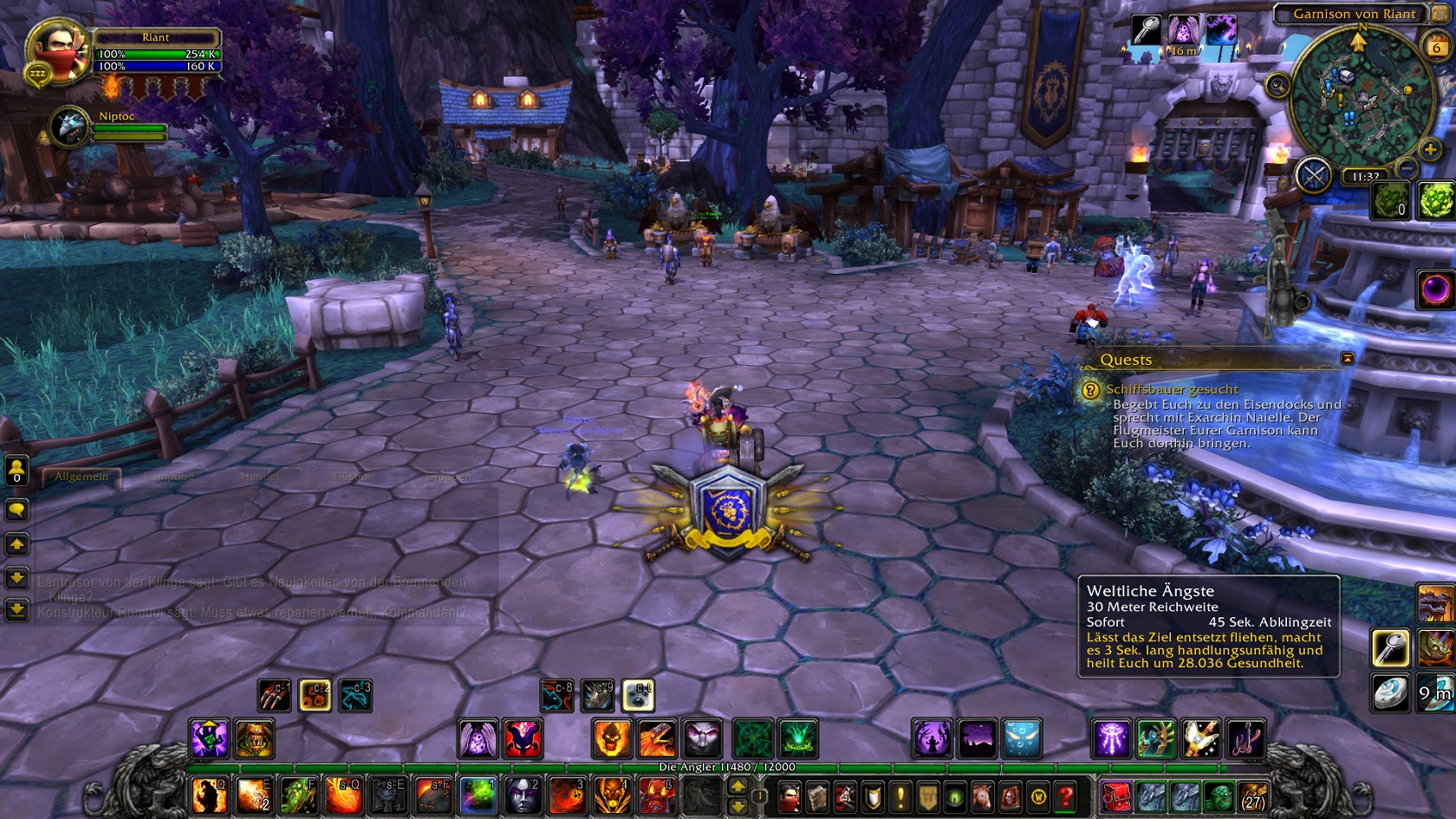The image size is (1456, 819).
Task: Open the red backpack bag
Action: coord(1116,796)
